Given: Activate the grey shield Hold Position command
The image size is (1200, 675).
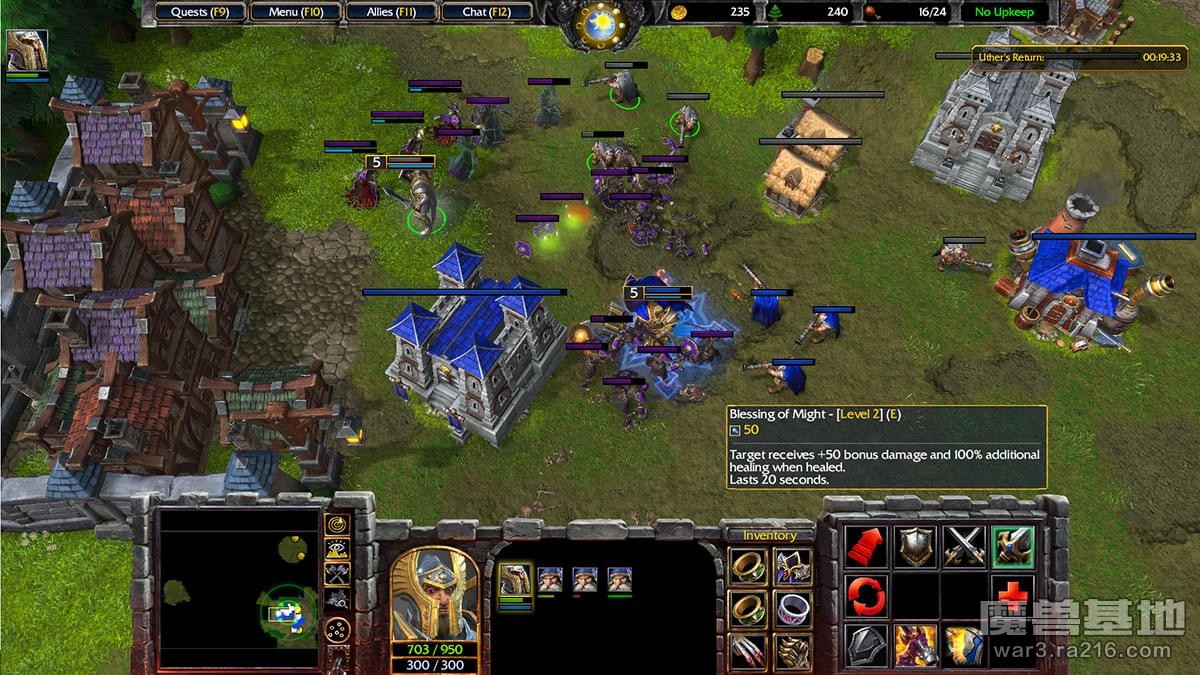Looking at the screenshot, I should coord(866,645).
